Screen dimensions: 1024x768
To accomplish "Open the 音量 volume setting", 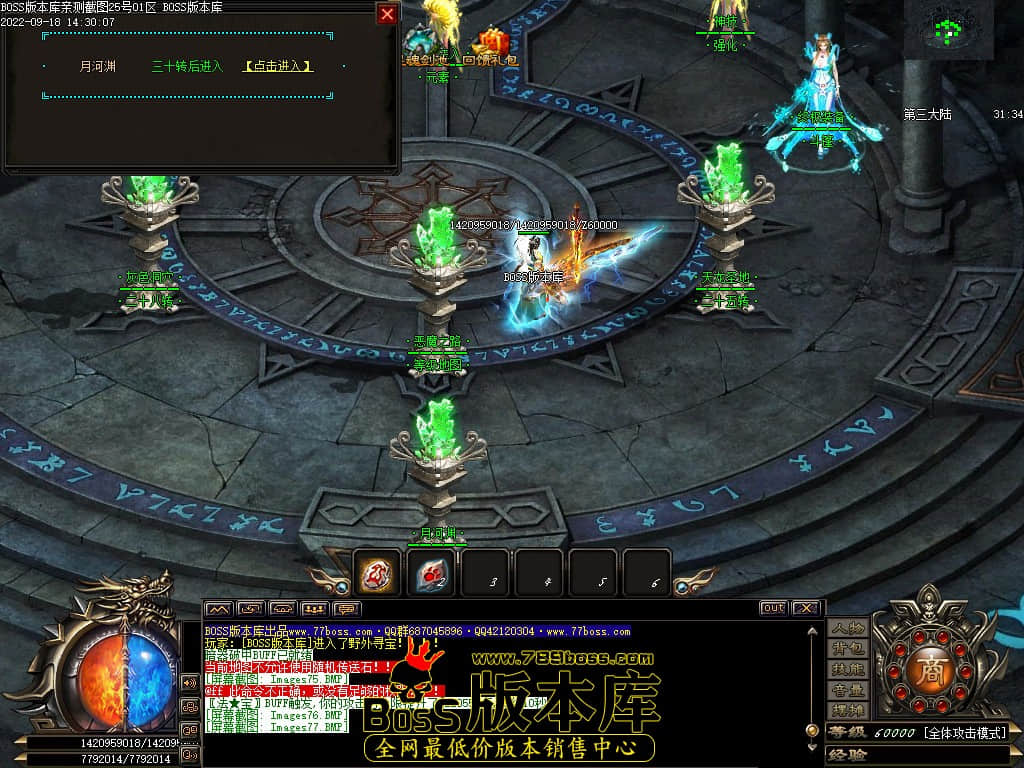I will [x=848, y=691].
